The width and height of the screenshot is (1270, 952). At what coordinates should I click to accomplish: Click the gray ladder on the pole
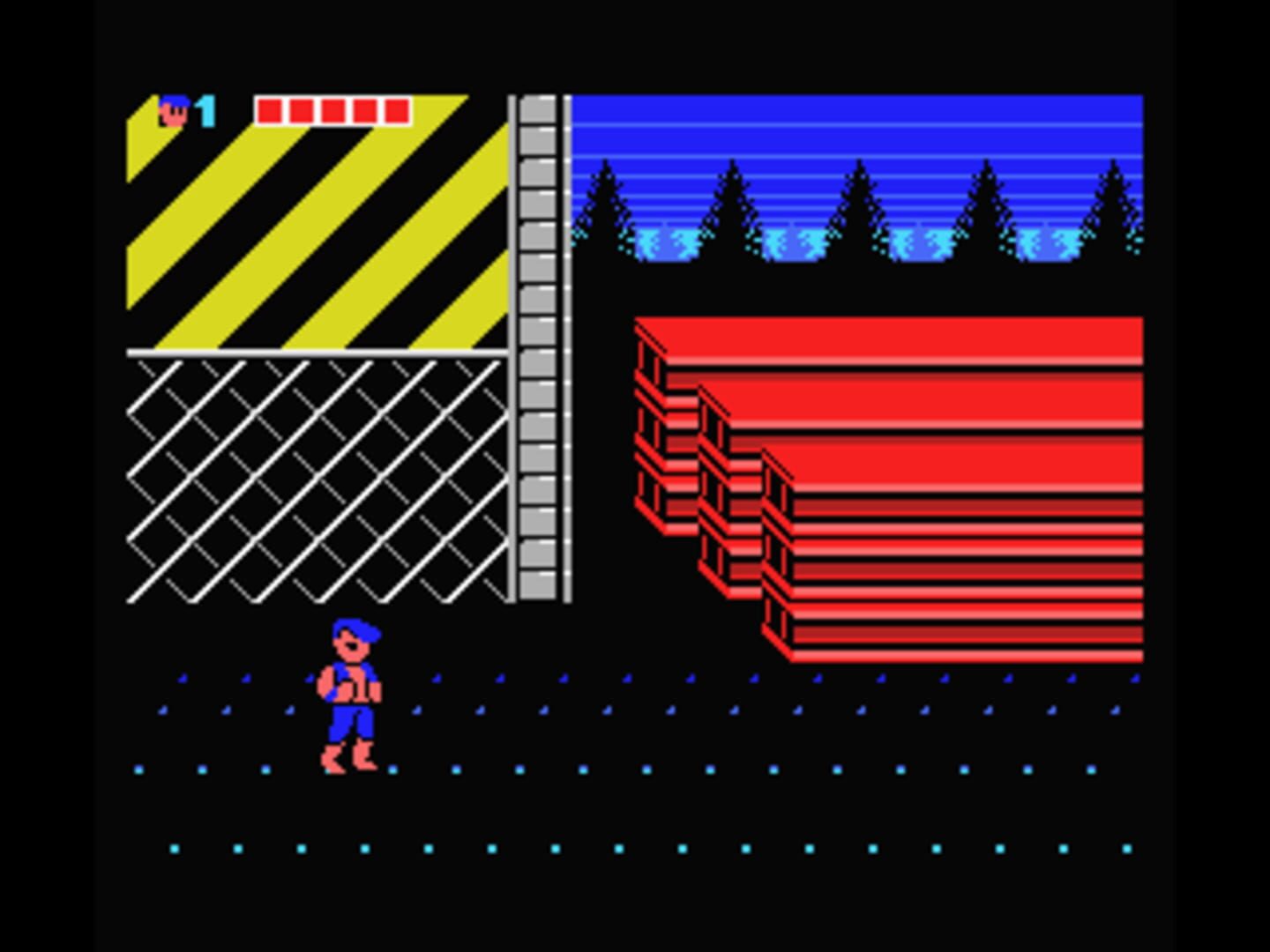tap(538, 353)
